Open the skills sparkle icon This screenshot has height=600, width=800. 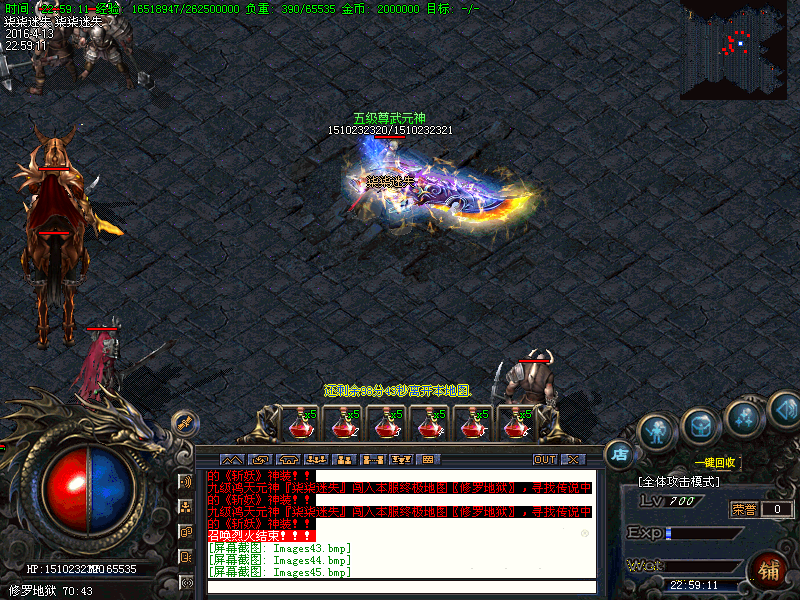(743, 419)
